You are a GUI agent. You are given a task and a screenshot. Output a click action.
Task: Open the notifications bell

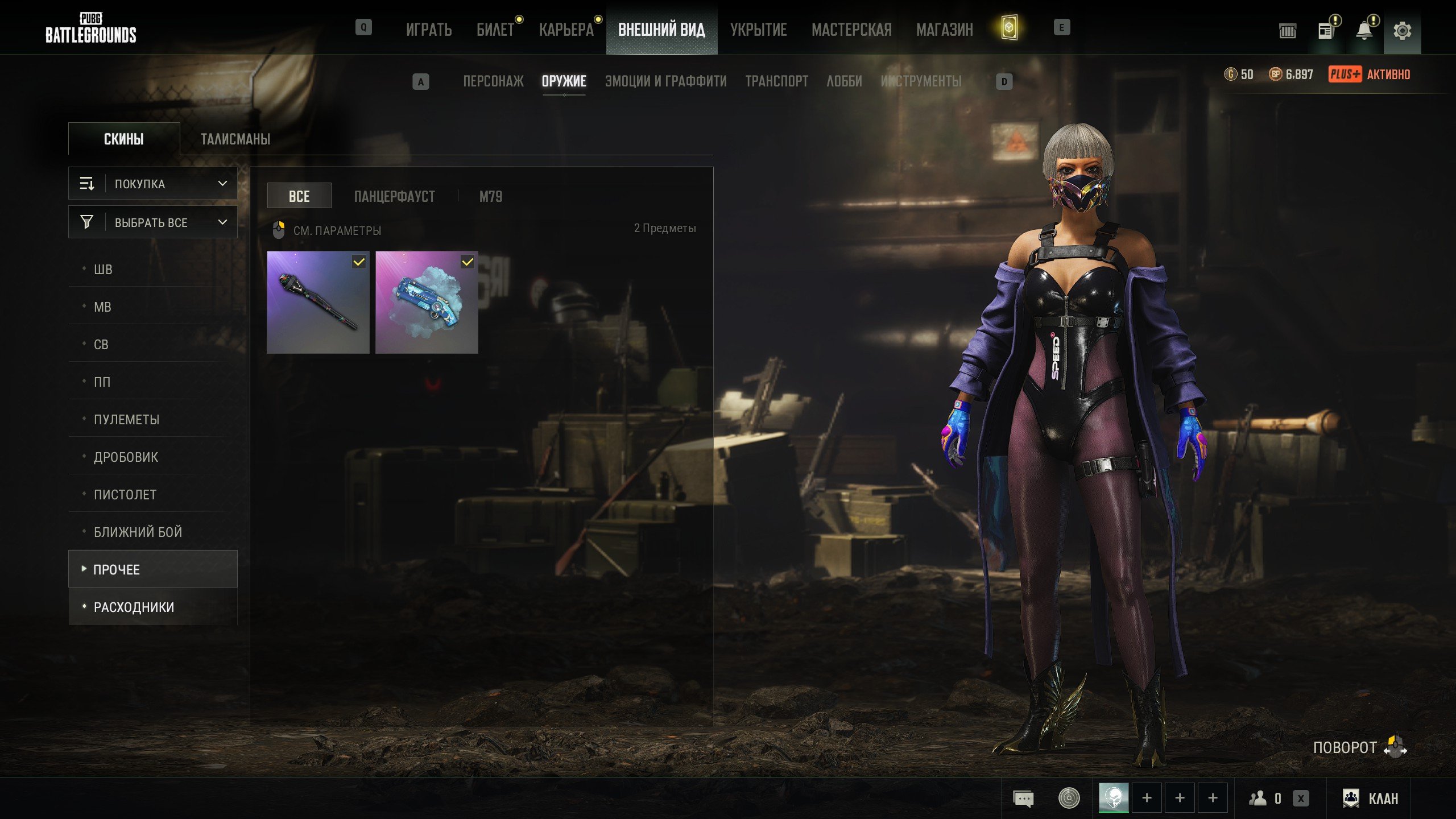pos(1364,31)
